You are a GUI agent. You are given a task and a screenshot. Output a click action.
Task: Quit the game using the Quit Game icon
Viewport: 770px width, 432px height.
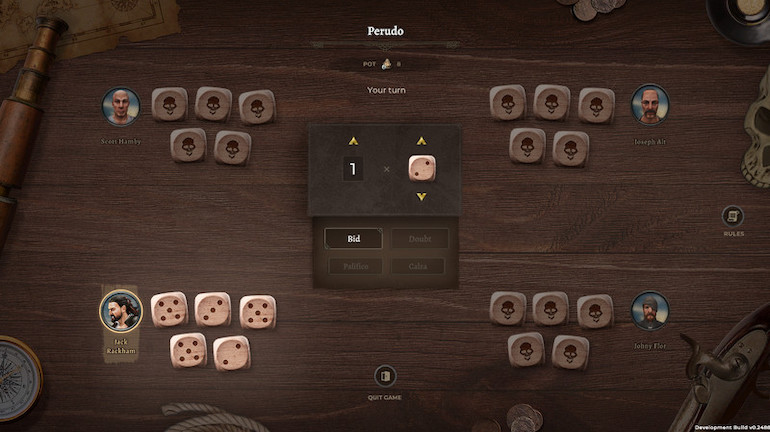coord(384,377)
